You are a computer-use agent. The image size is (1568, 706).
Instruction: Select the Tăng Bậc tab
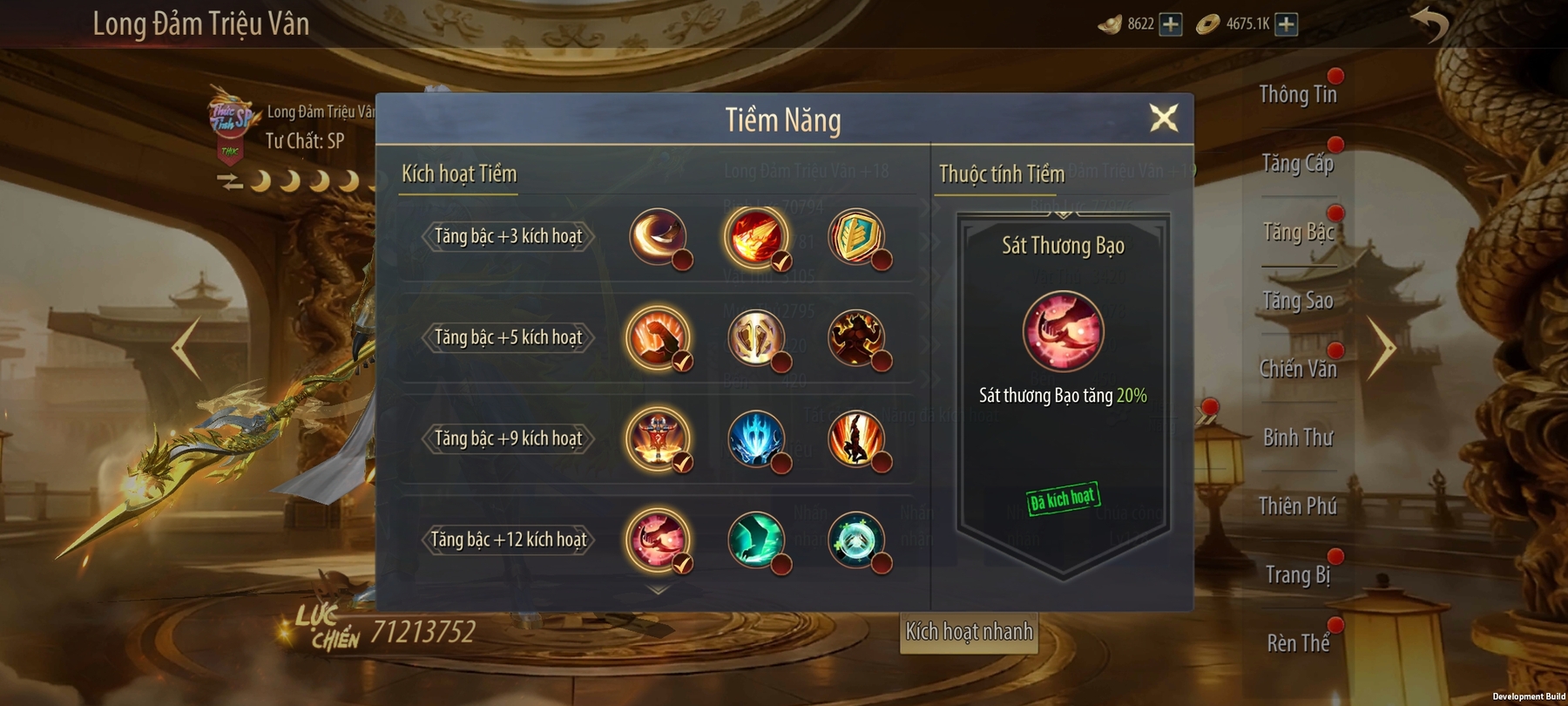click(x=1297, y=233)
